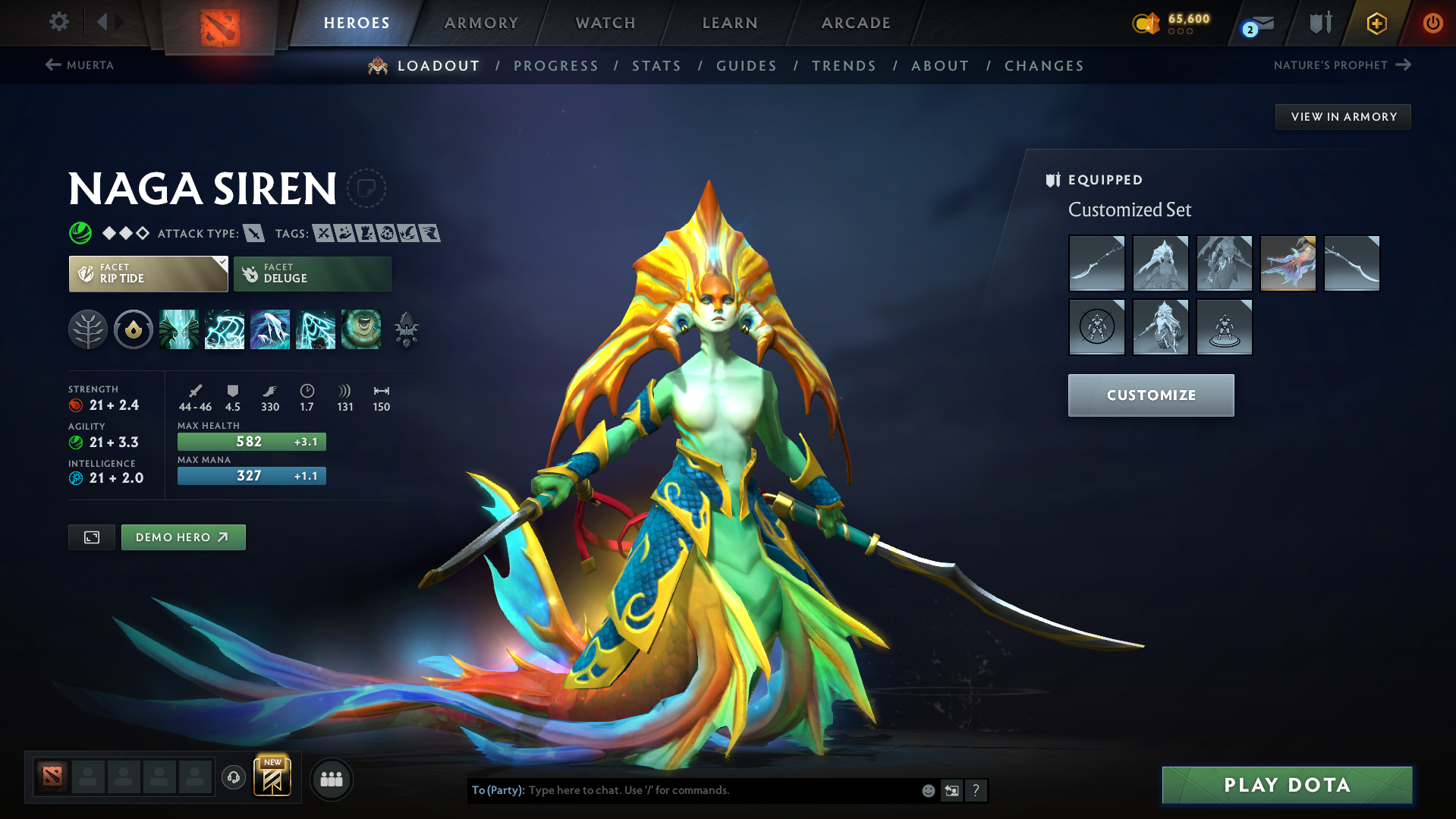Screen dimensions: 1456x819
Task: Click the DEMO HERO button
Action: (x=183, y=537)
